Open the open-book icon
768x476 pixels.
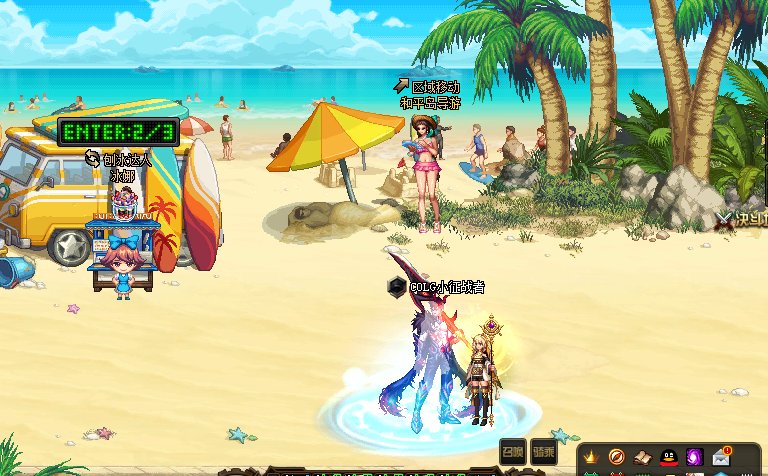[643, 459]
